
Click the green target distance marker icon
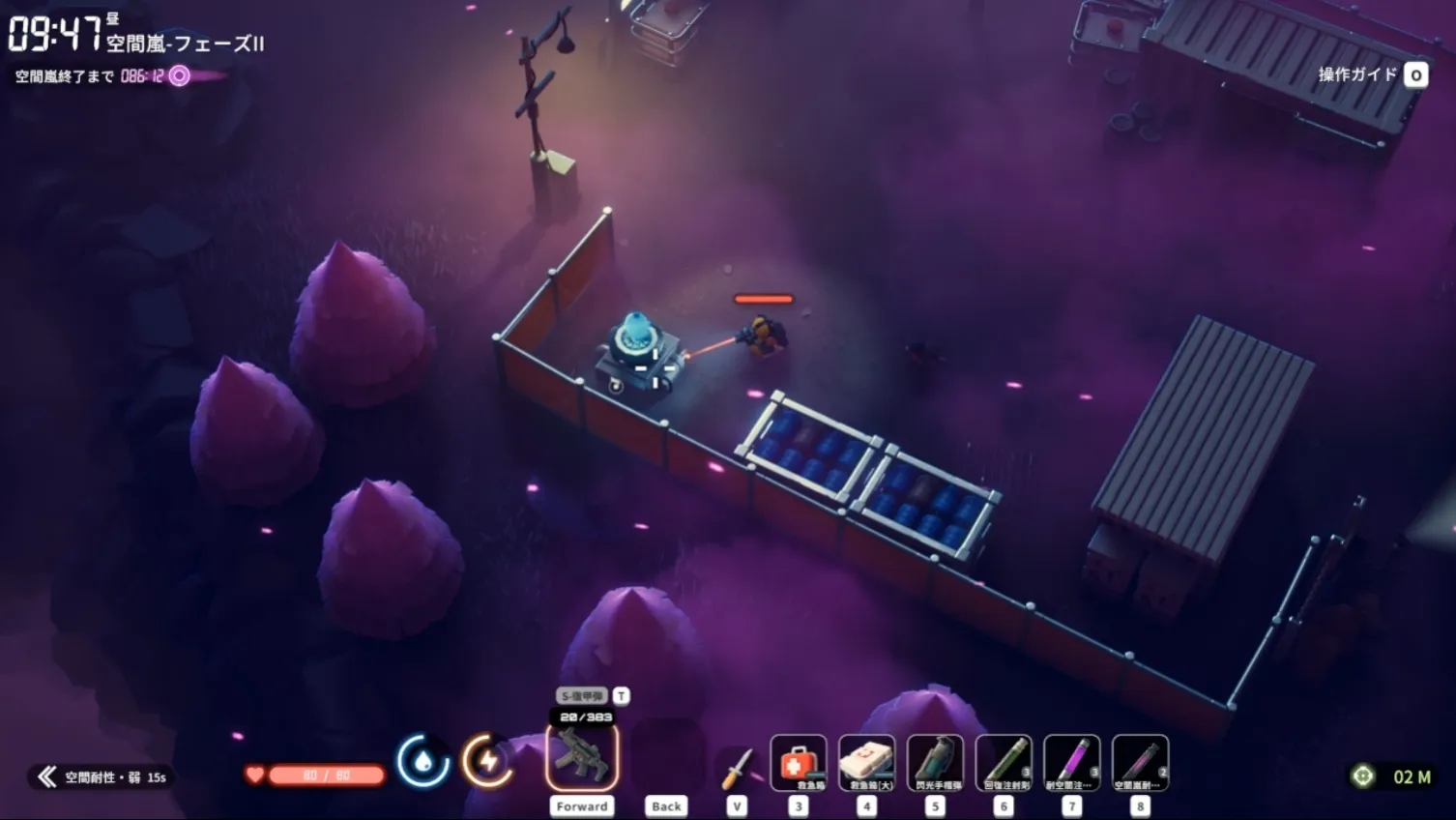pos(1362,776)
